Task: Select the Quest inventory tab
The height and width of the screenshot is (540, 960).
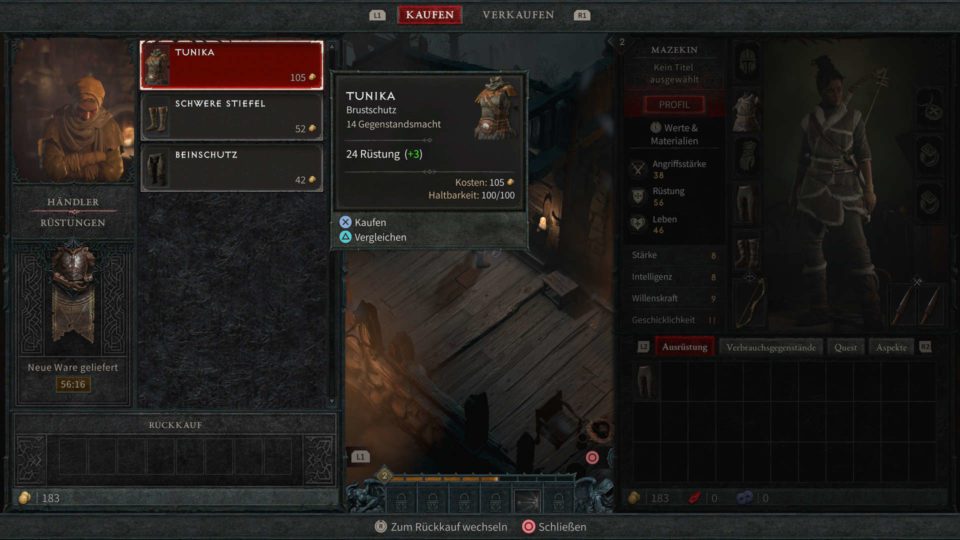Action: coord(844,347)
